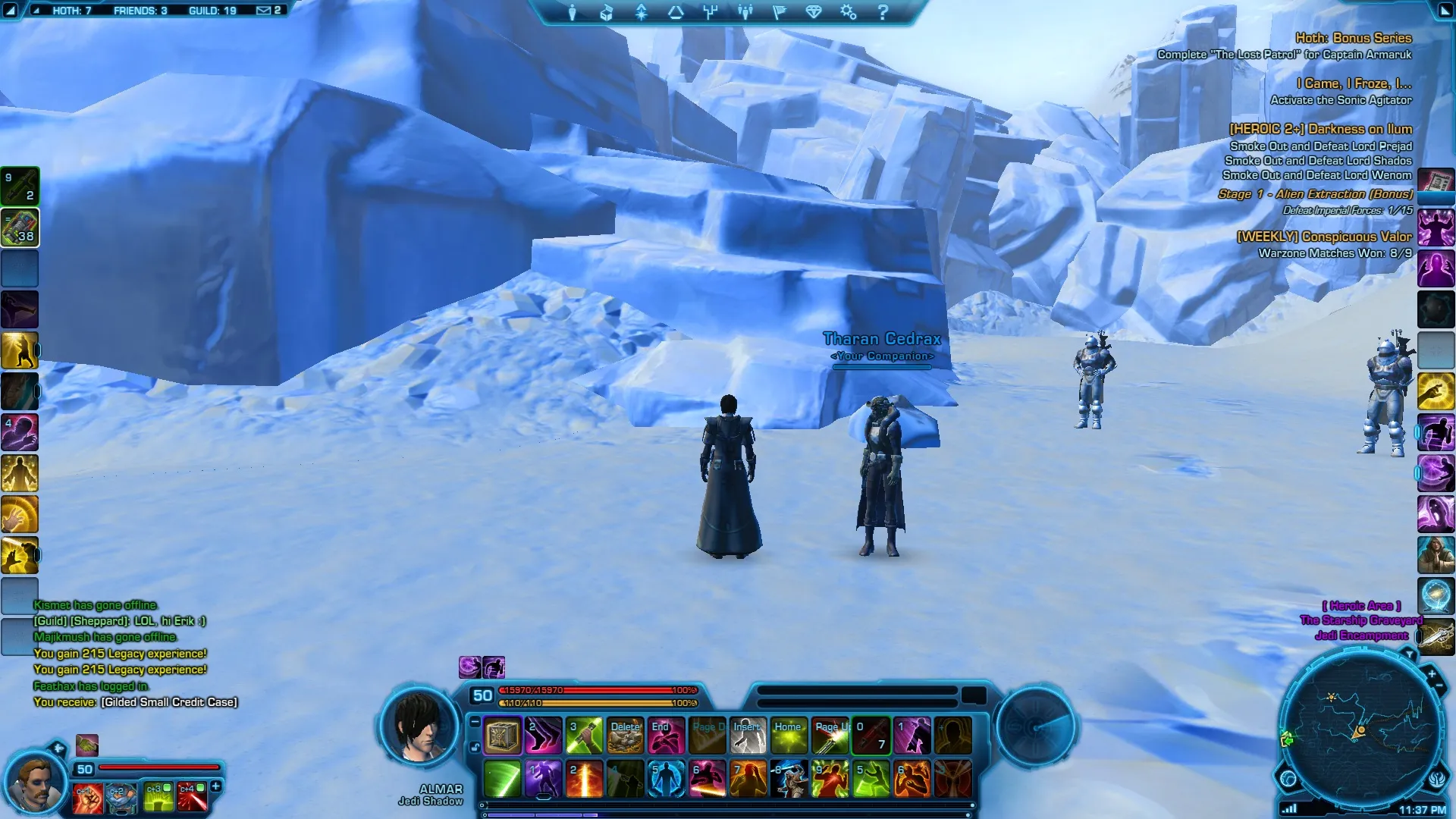
Task: Open the social group window icon
Action: click(x=745, y=13)
